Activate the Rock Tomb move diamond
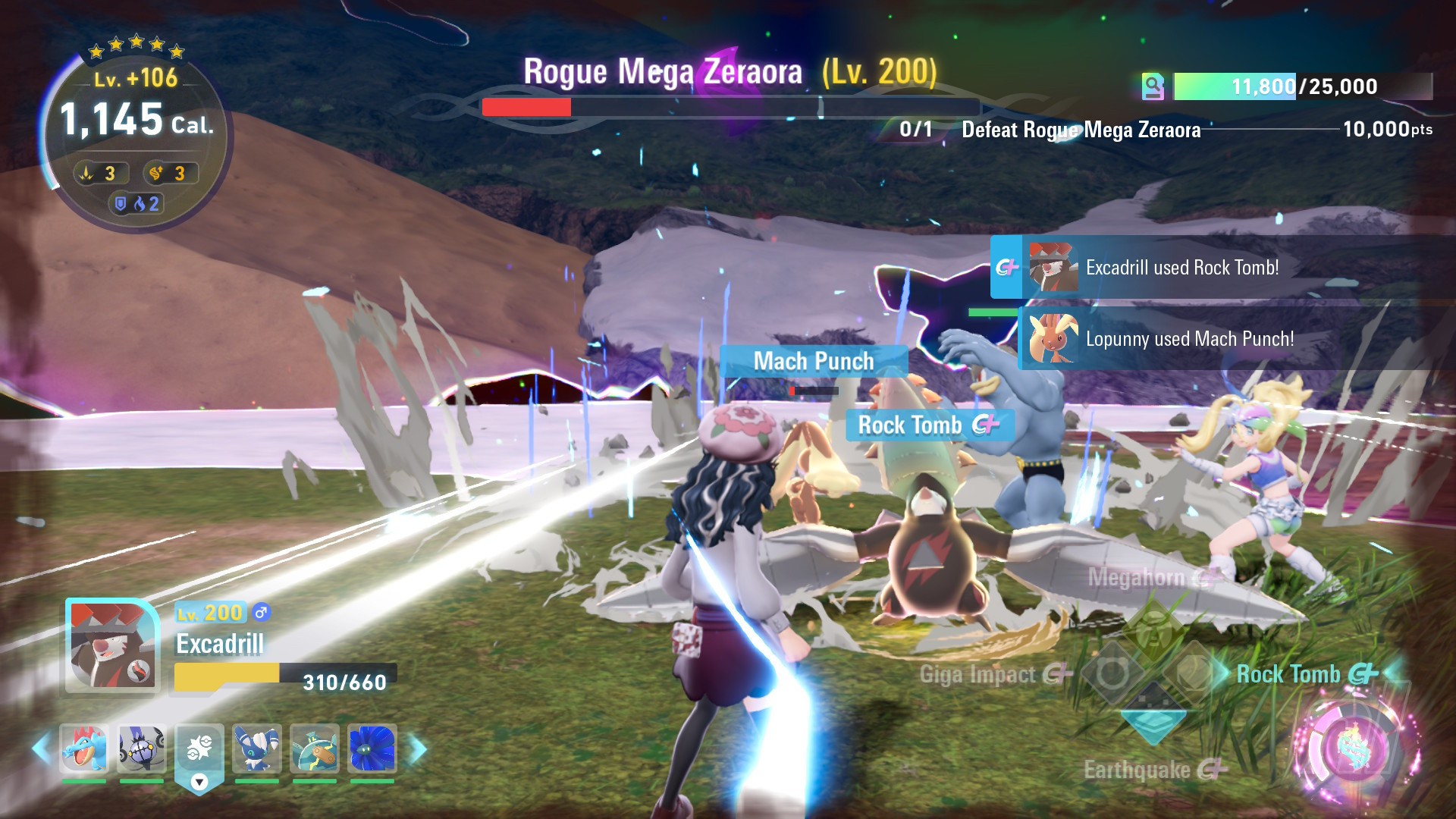1456x819 pixels. 1194,673
